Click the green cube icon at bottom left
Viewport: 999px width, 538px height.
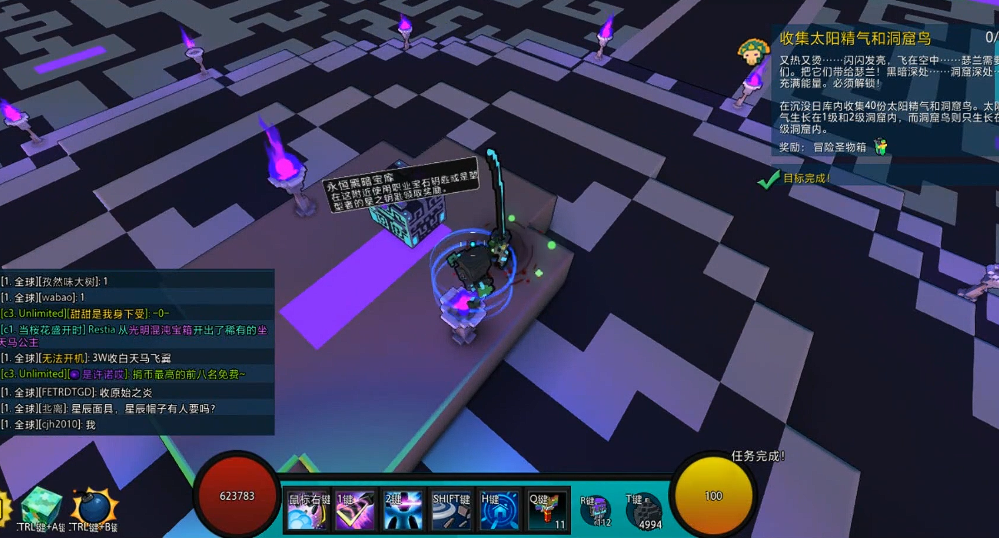[x=41, y=505]
